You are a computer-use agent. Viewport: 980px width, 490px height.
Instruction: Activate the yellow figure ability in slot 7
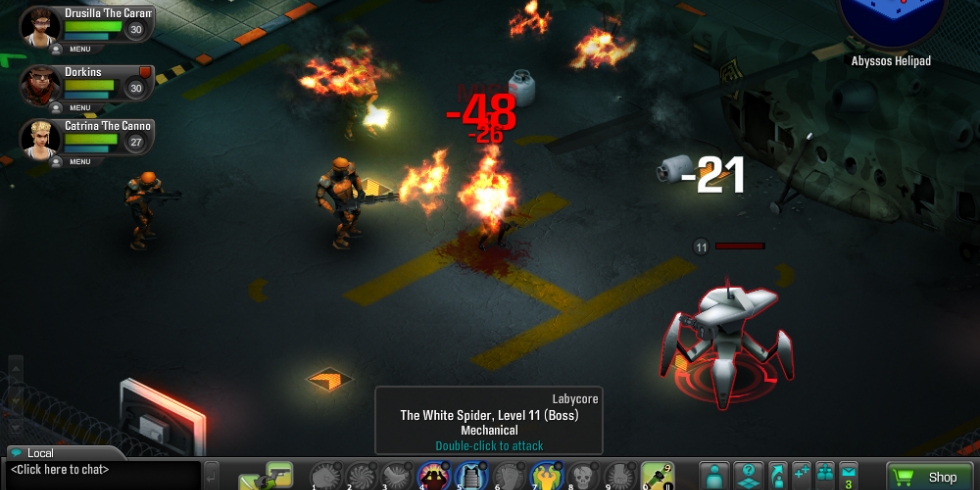[x=543, y=476]
